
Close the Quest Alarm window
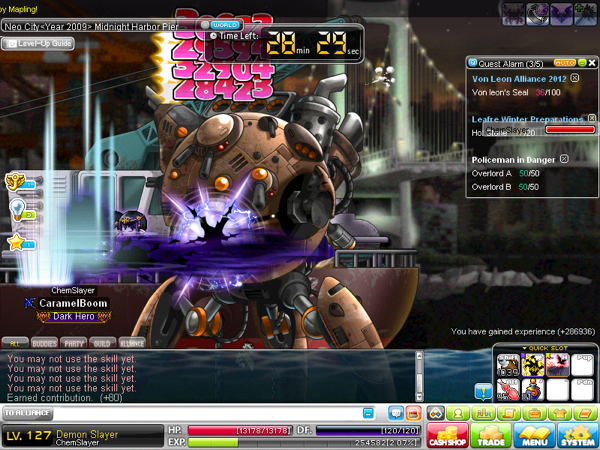click(x=592, y=62)
